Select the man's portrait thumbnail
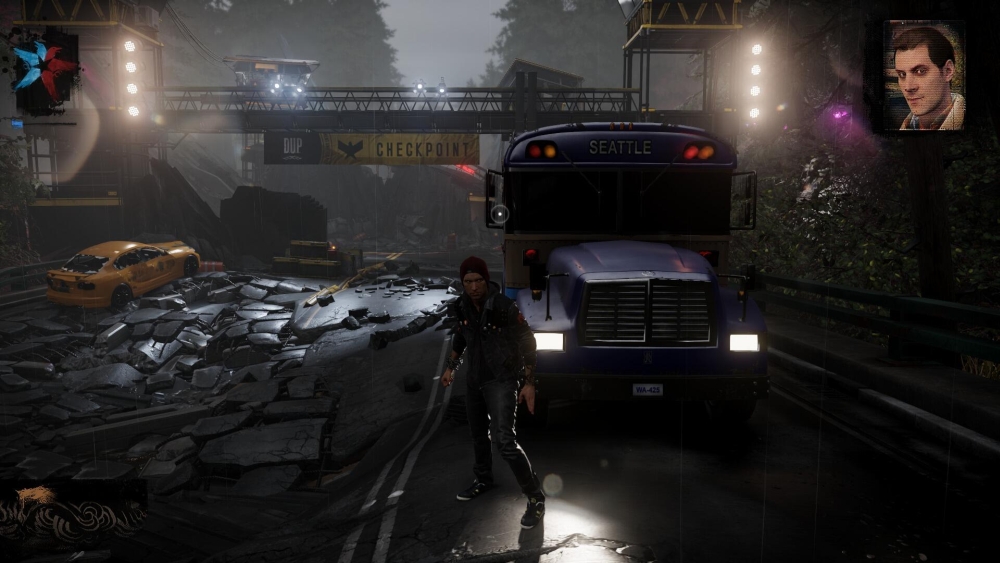This screenshot has width=1000, height=563. (924, 77)
